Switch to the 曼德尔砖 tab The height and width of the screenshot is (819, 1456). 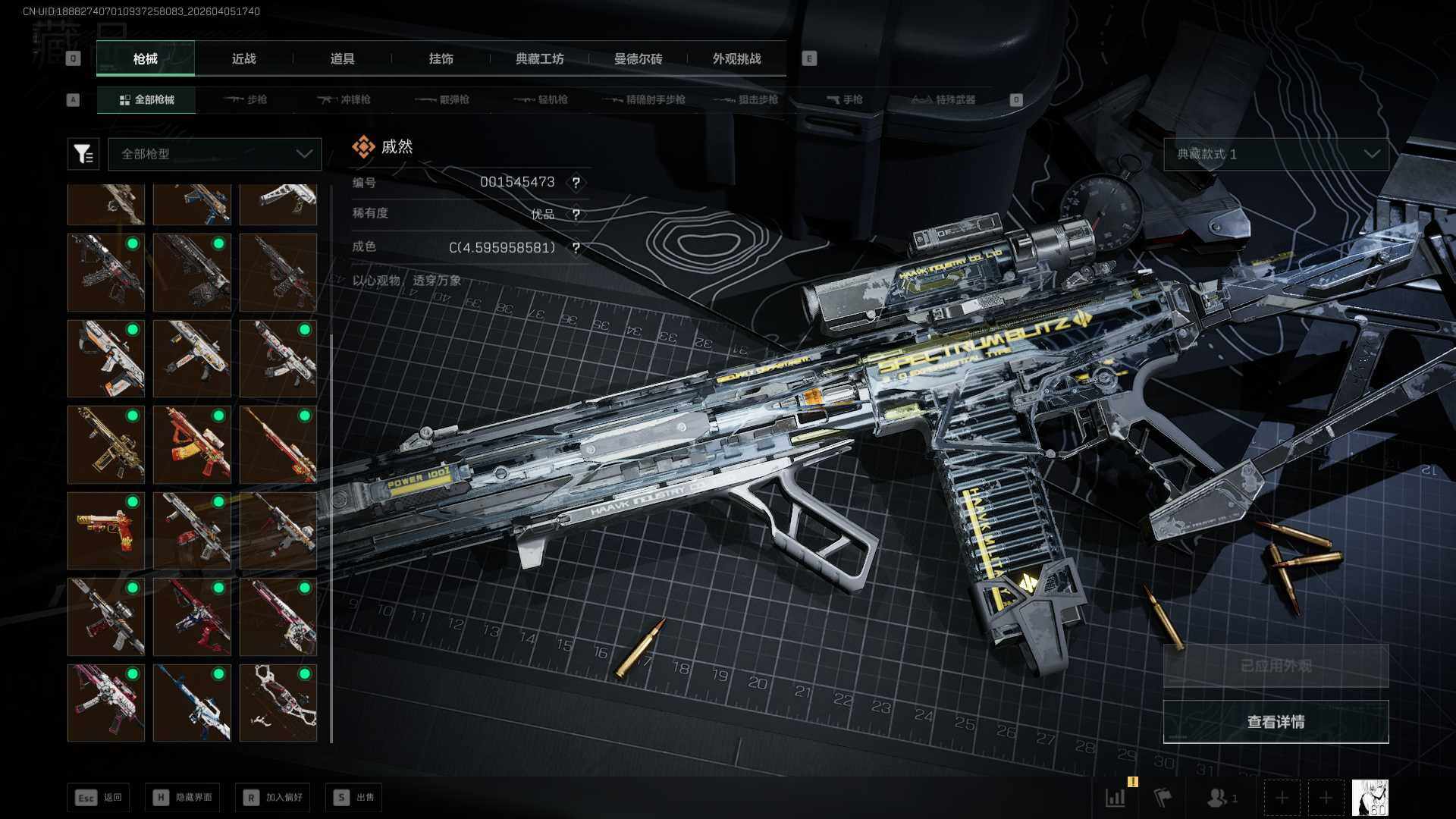click(x=638, y=58)
